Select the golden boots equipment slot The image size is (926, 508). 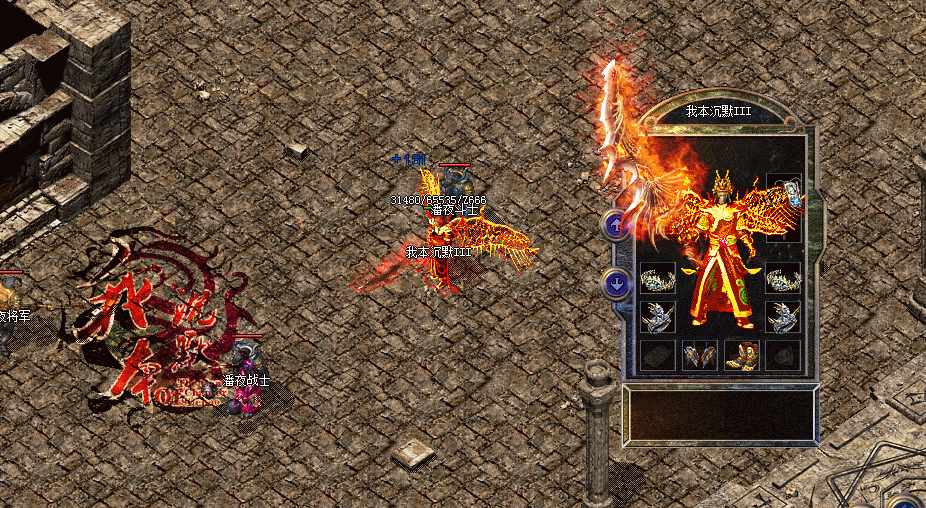click(x=742, y=355)
